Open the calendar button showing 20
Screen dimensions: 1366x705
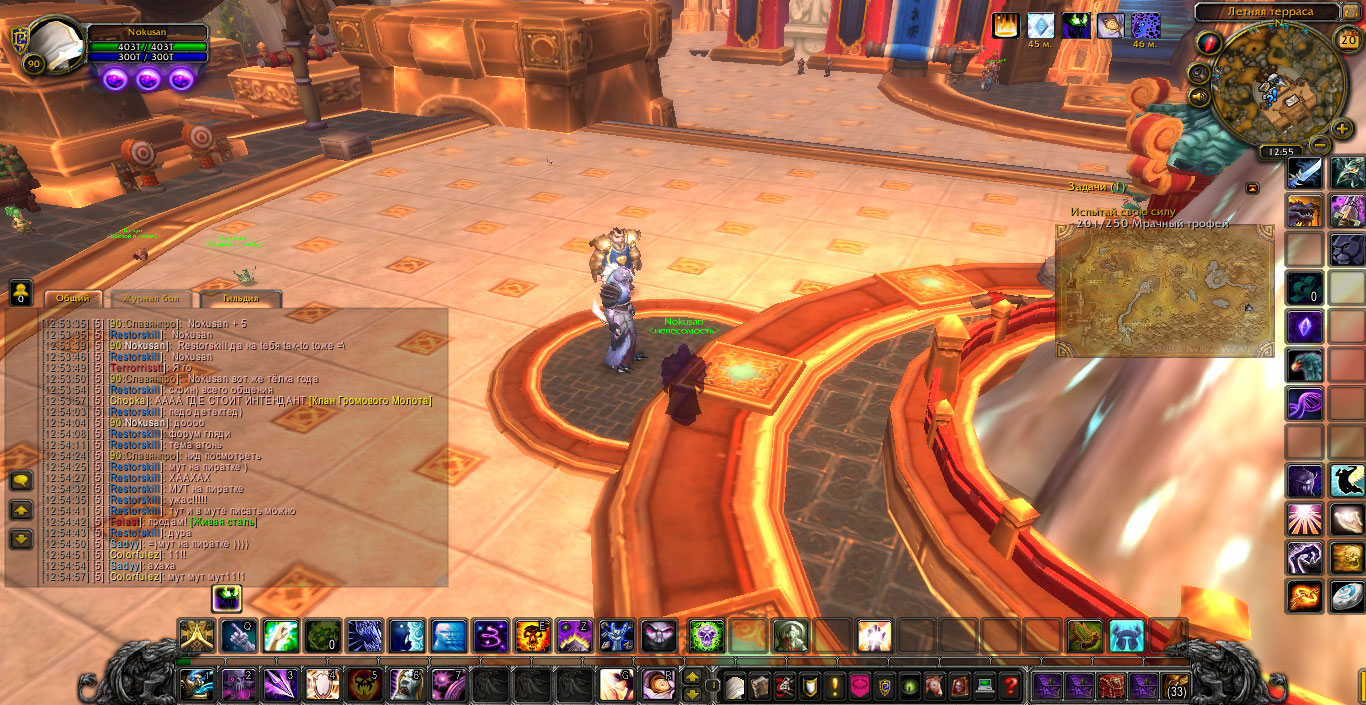click(1348, 40)
